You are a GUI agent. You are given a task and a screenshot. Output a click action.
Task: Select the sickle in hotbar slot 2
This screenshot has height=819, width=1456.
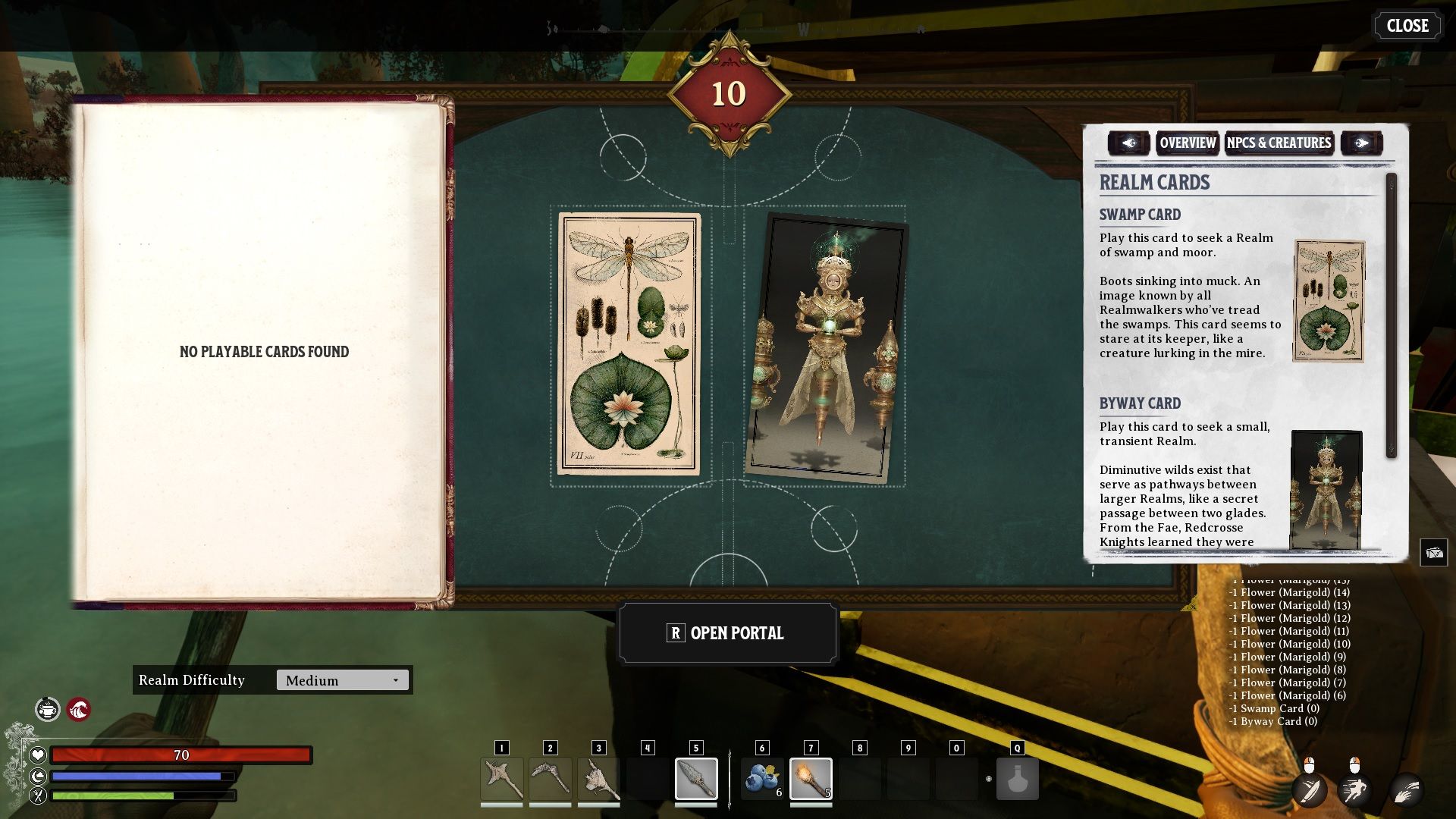[x=551, y=778]
